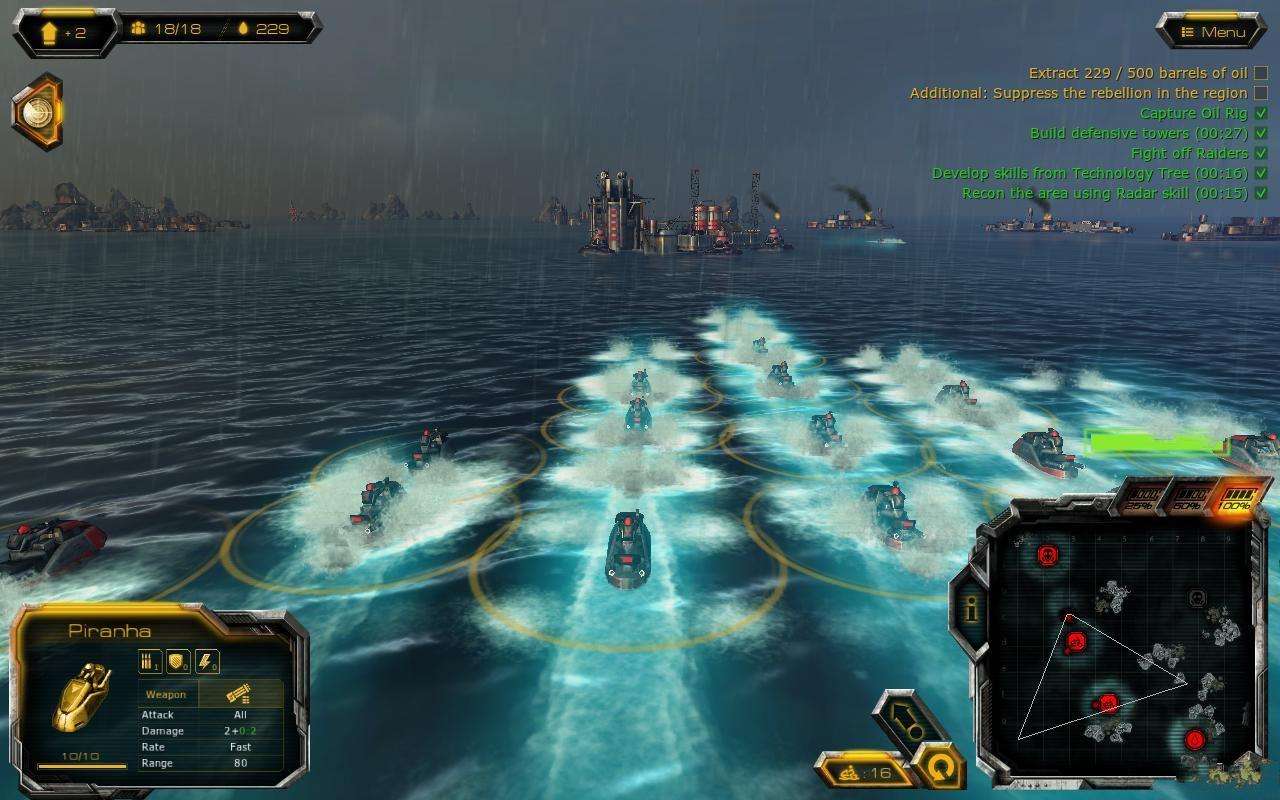
Task: Open the upgrade arrow +2 panel
Action: pos(64,32)
